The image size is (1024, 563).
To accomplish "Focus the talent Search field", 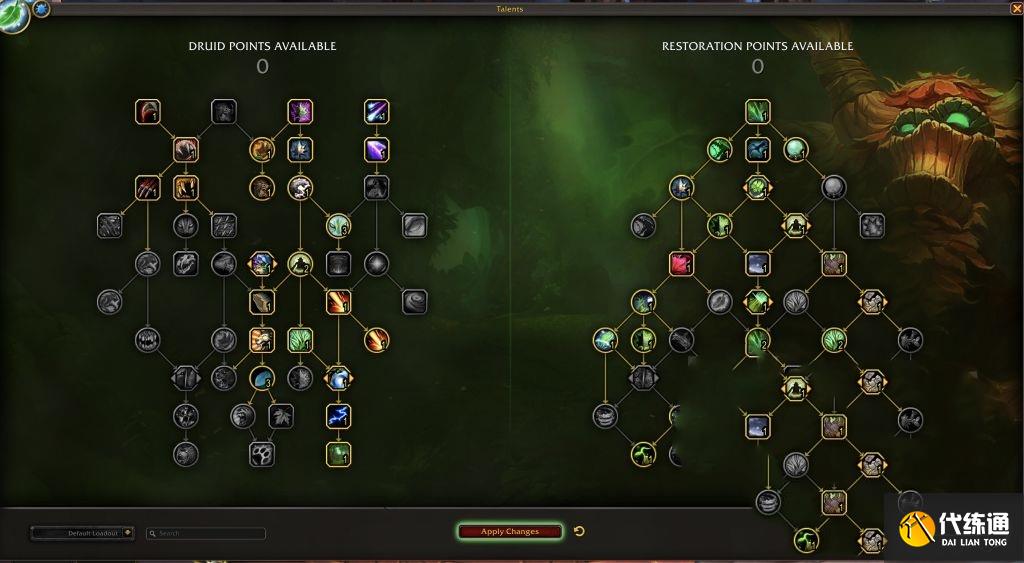I will 206,533.
